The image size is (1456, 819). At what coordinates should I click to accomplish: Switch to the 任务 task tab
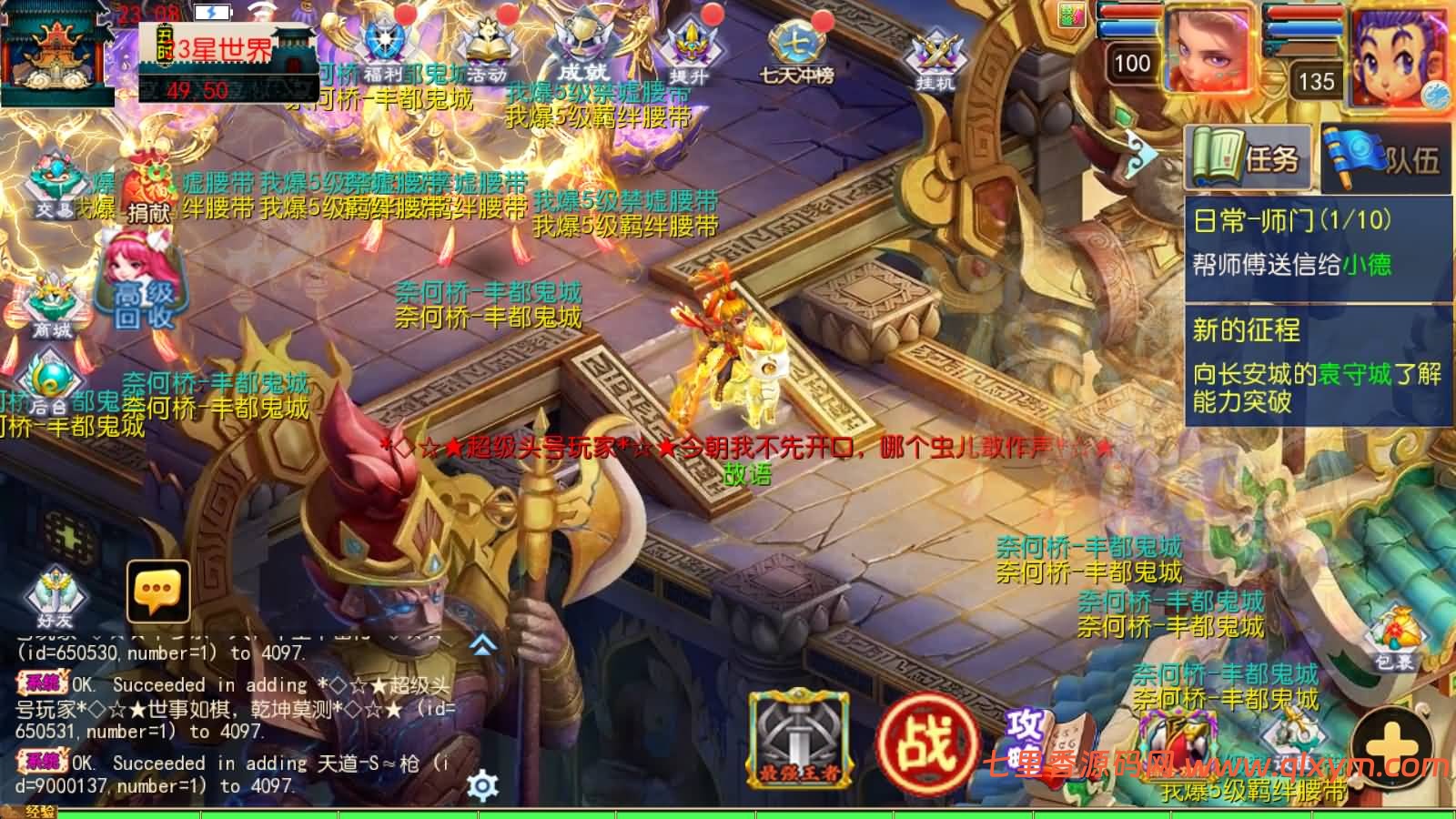(1247, 155)
